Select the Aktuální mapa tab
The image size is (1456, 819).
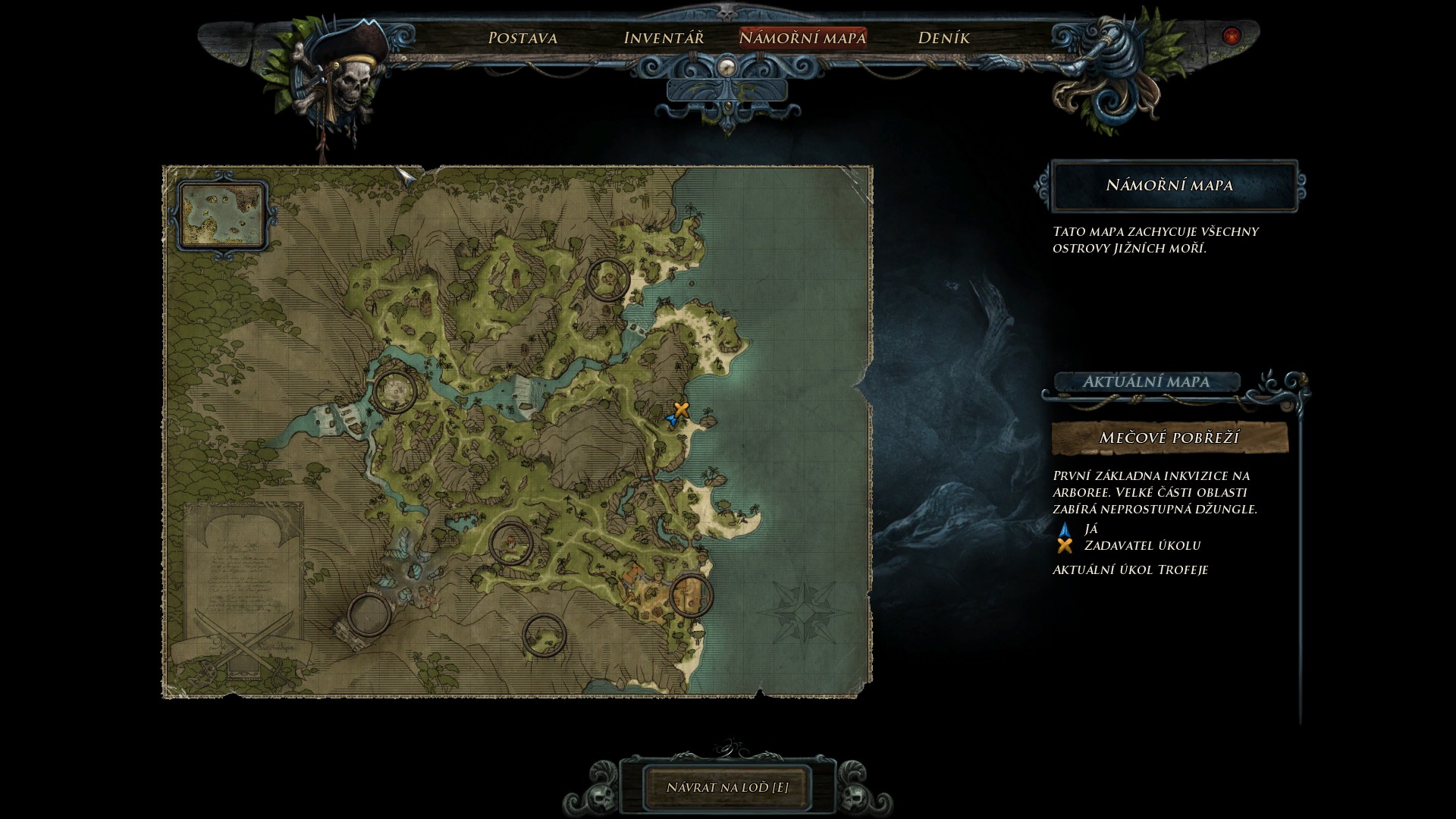click(x=1145, y=381)
